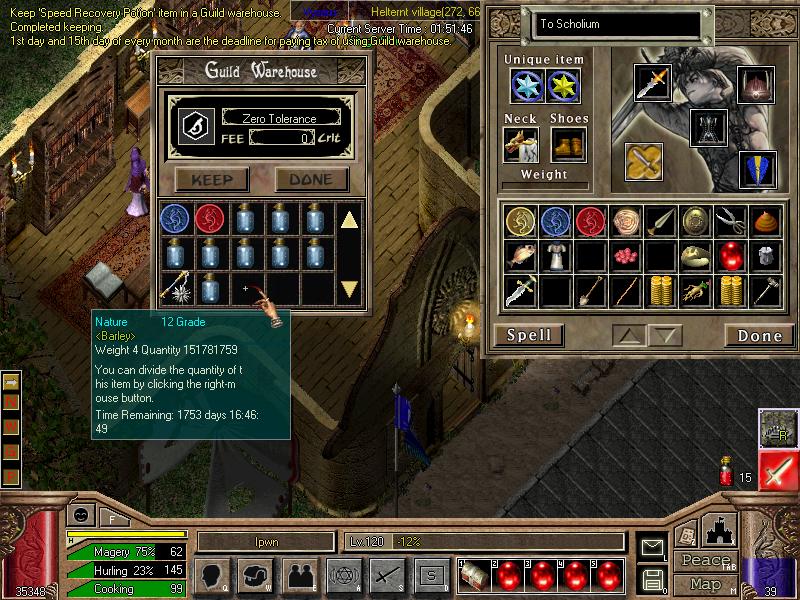This screenshot has width=800, height=600.
Task: Select the morning star flail in the warehouse
Action: pyautogui.click(x=176, y=290)
